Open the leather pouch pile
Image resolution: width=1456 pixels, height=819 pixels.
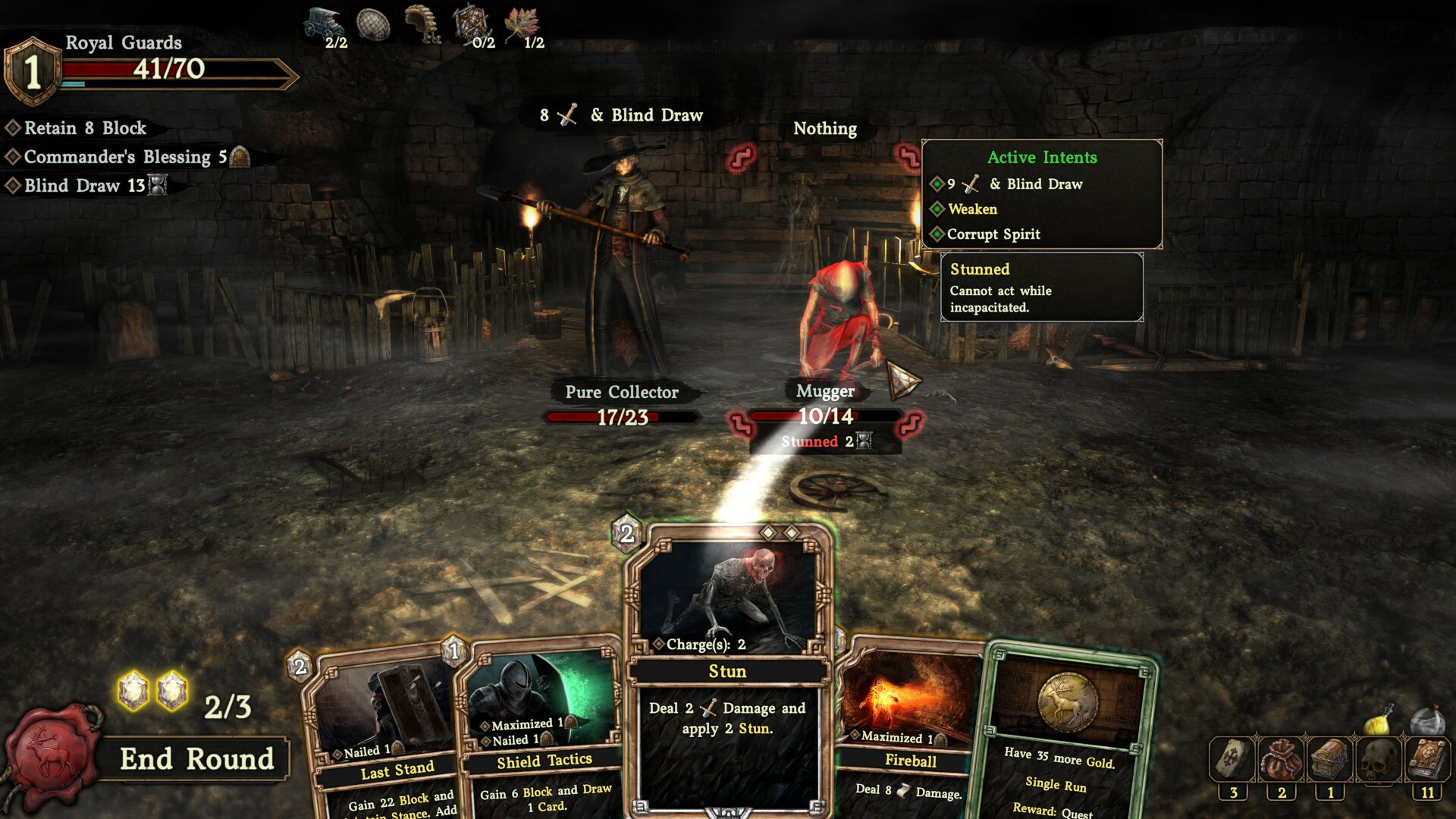[1282, 759]
